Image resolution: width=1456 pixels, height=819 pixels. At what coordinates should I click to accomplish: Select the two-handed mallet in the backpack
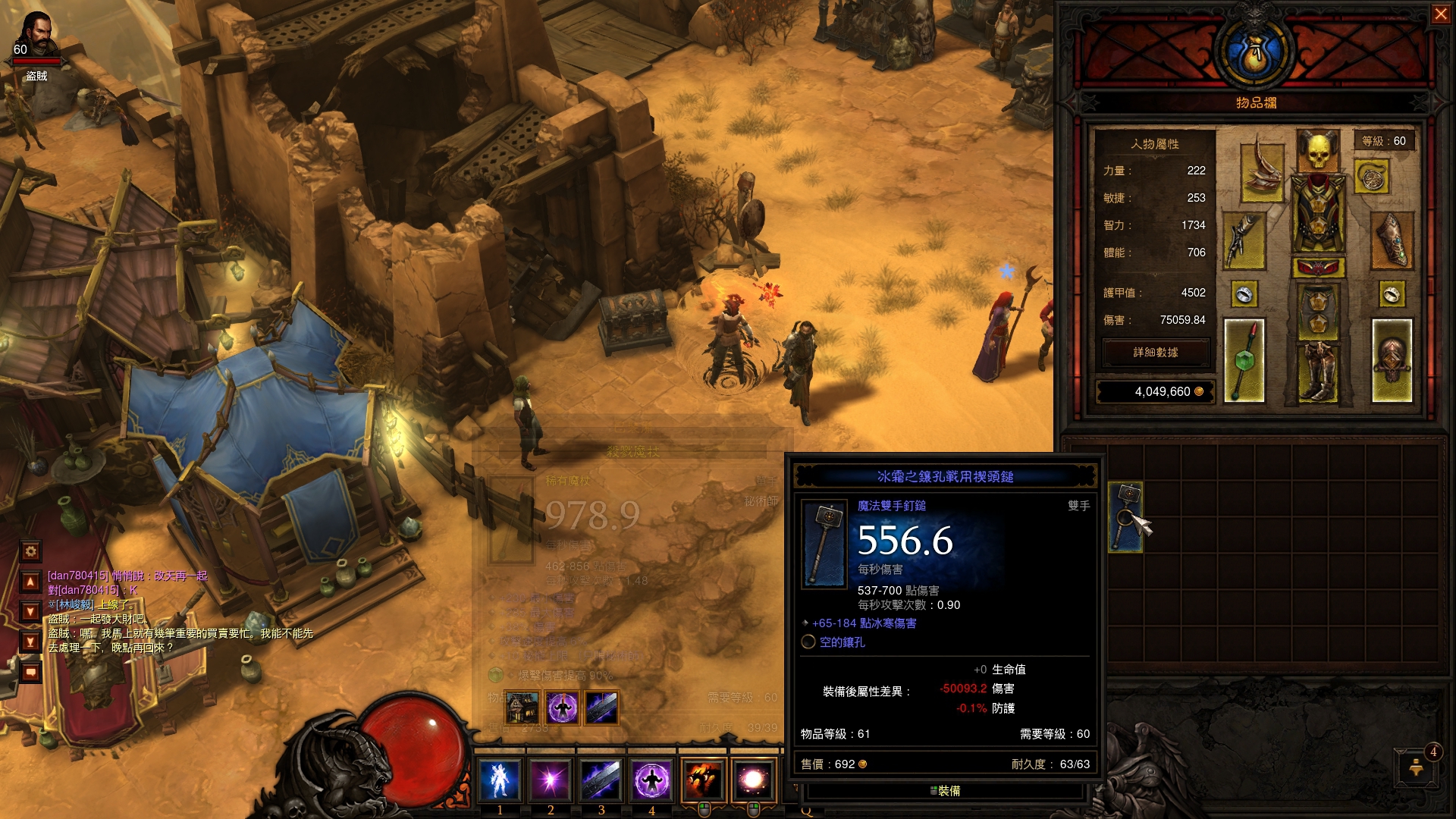click(1125, 516)
